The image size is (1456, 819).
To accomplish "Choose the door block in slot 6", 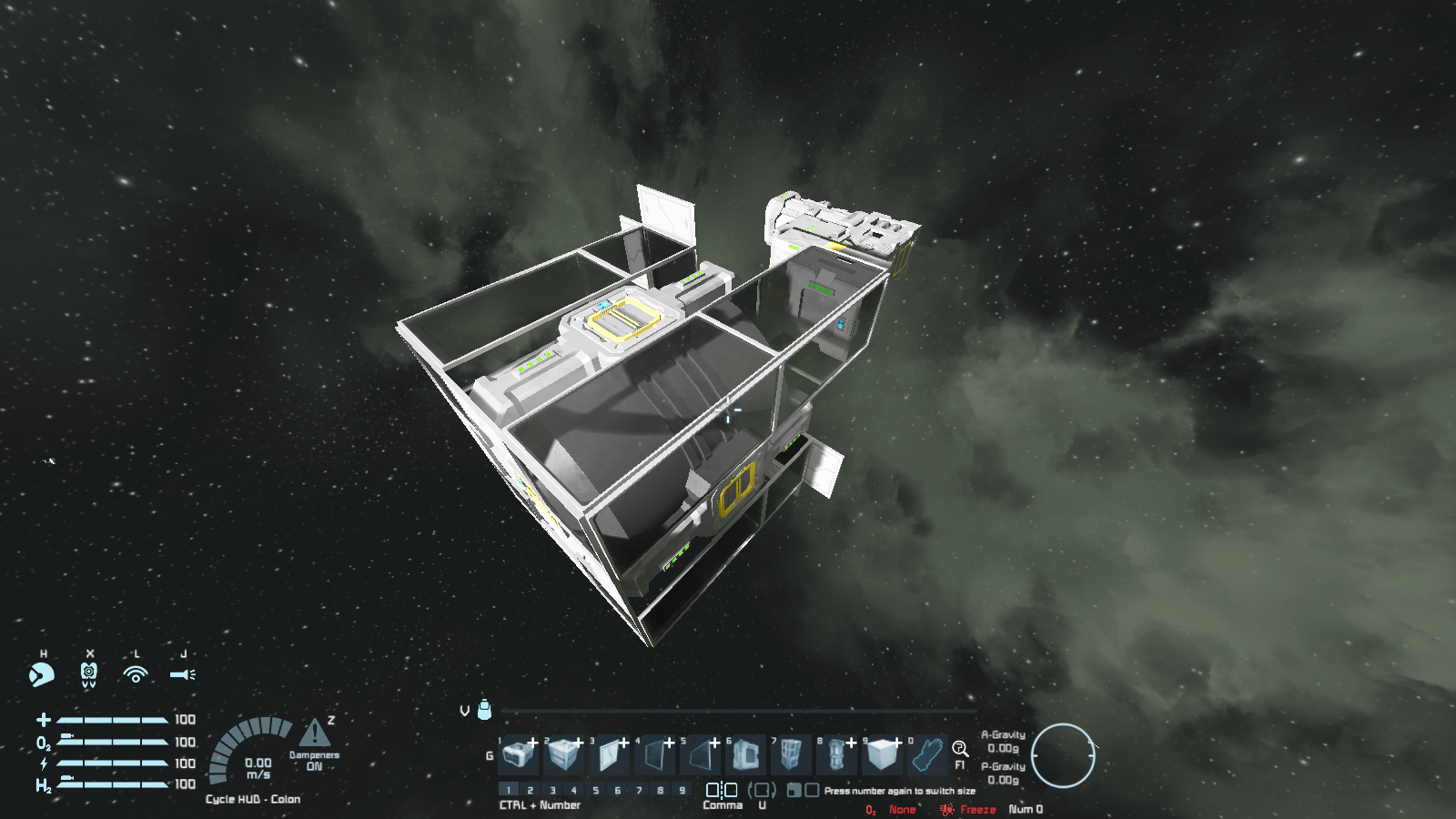I will click(x=745, y=754).
